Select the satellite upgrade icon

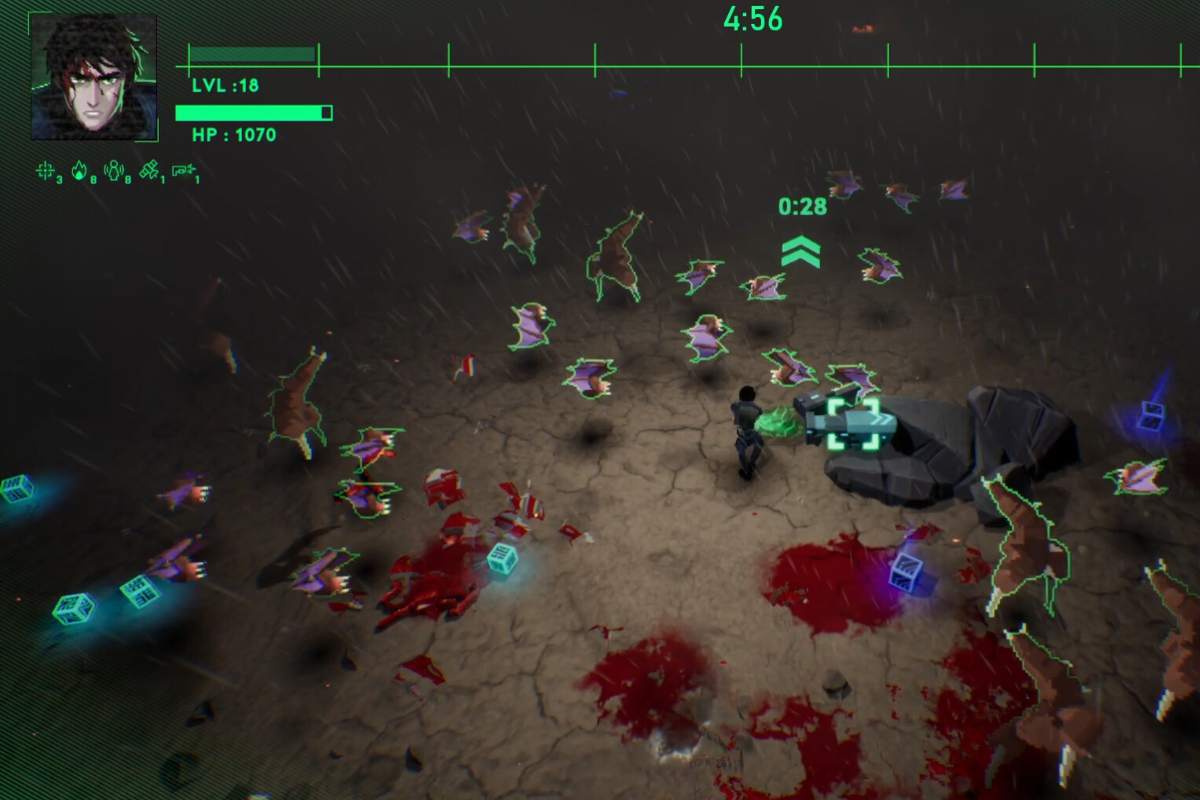pyautogui.click(x=148, y=171)
